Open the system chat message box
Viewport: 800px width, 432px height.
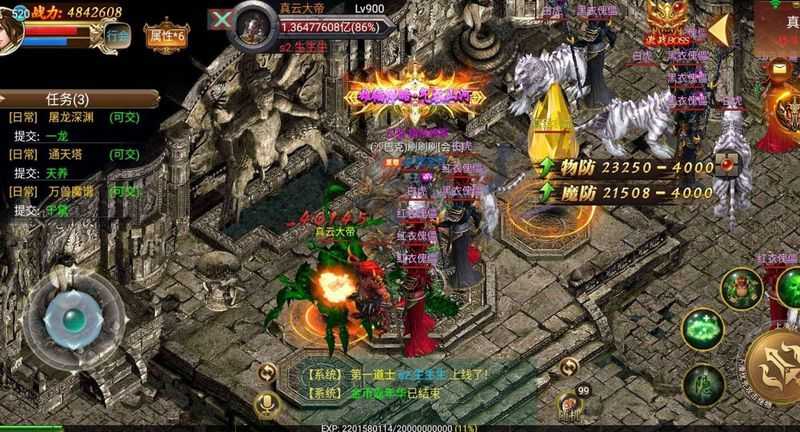[x=400, y=382]
